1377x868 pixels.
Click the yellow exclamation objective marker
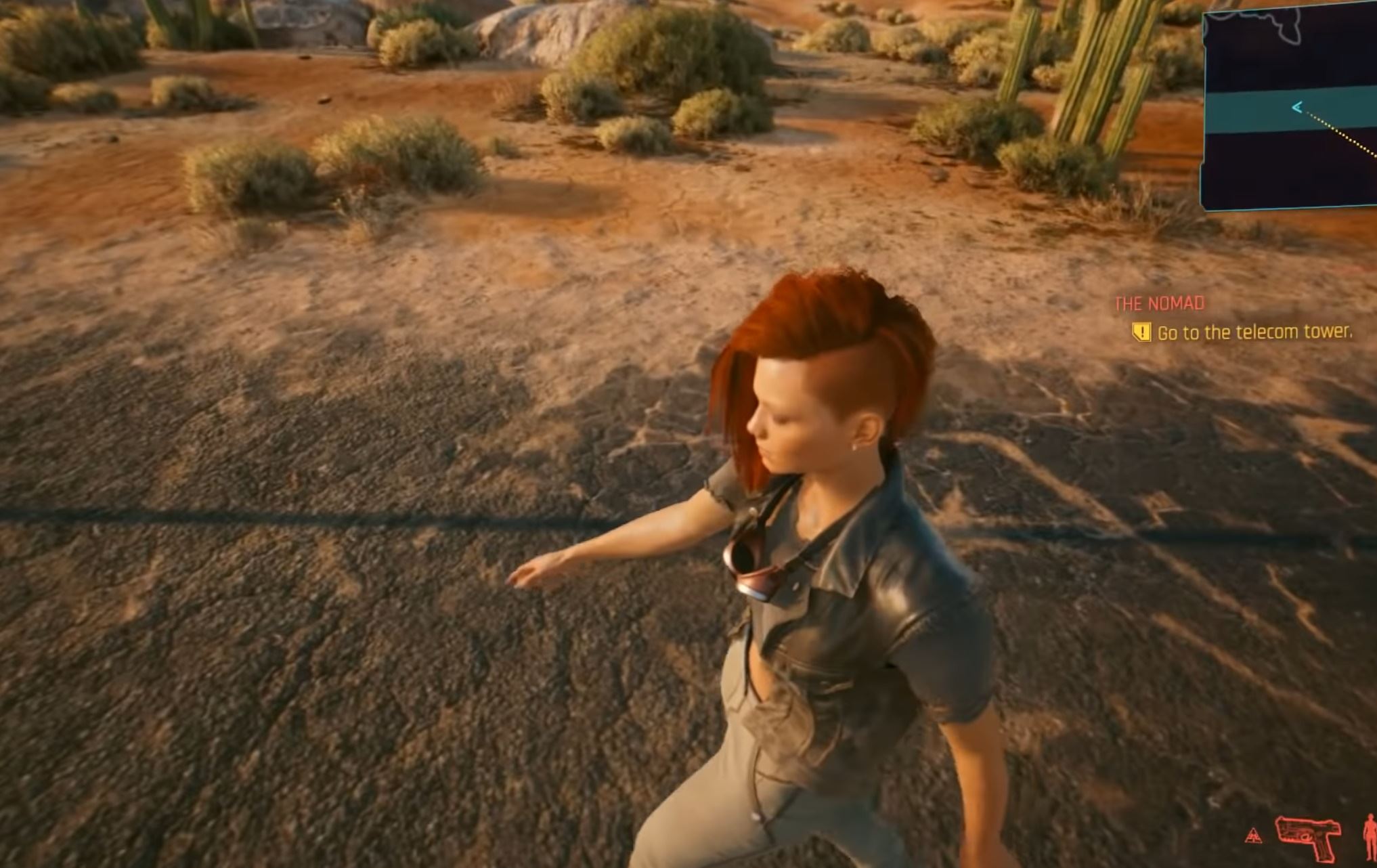[1141, 332]
